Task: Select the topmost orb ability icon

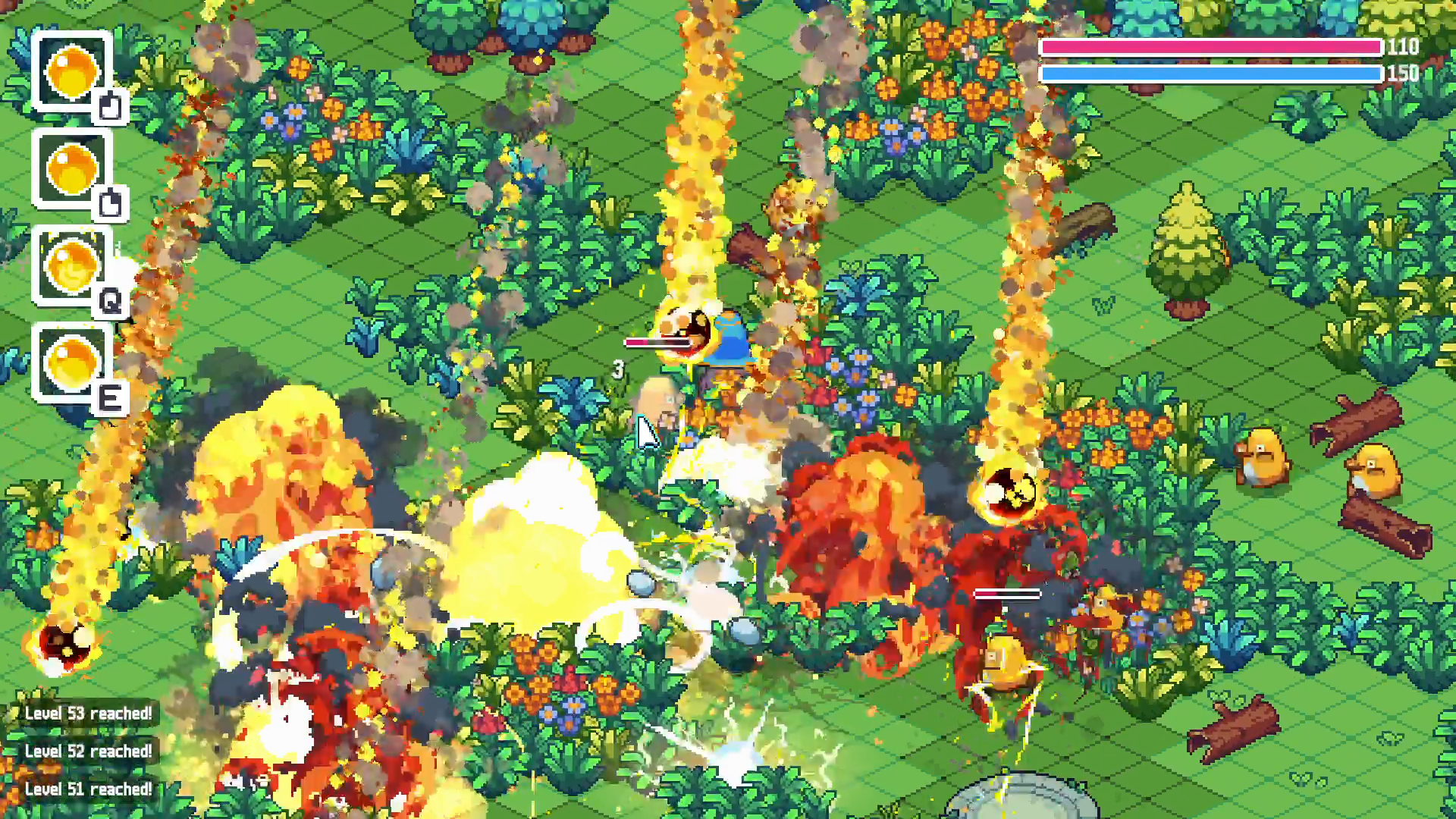Action: [72, 72]
